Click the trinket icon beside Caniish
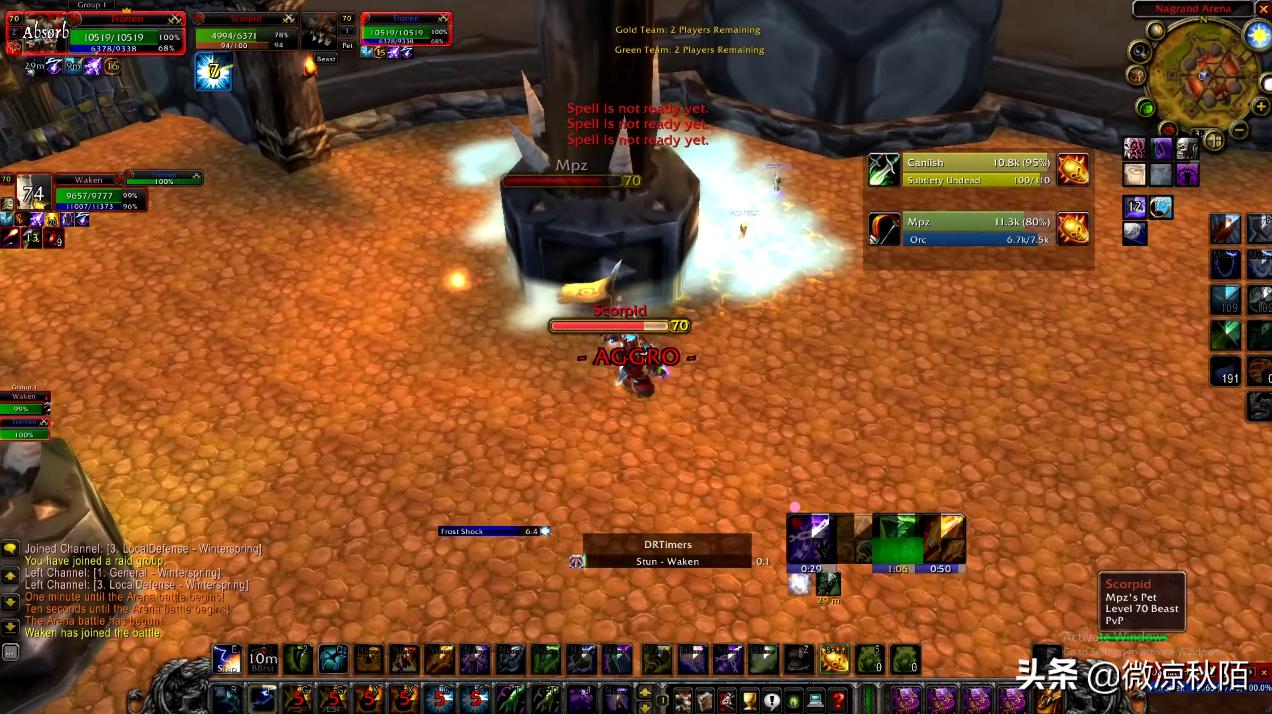The width and height of the screenshot is (1272, 714). coord(1073,170)
